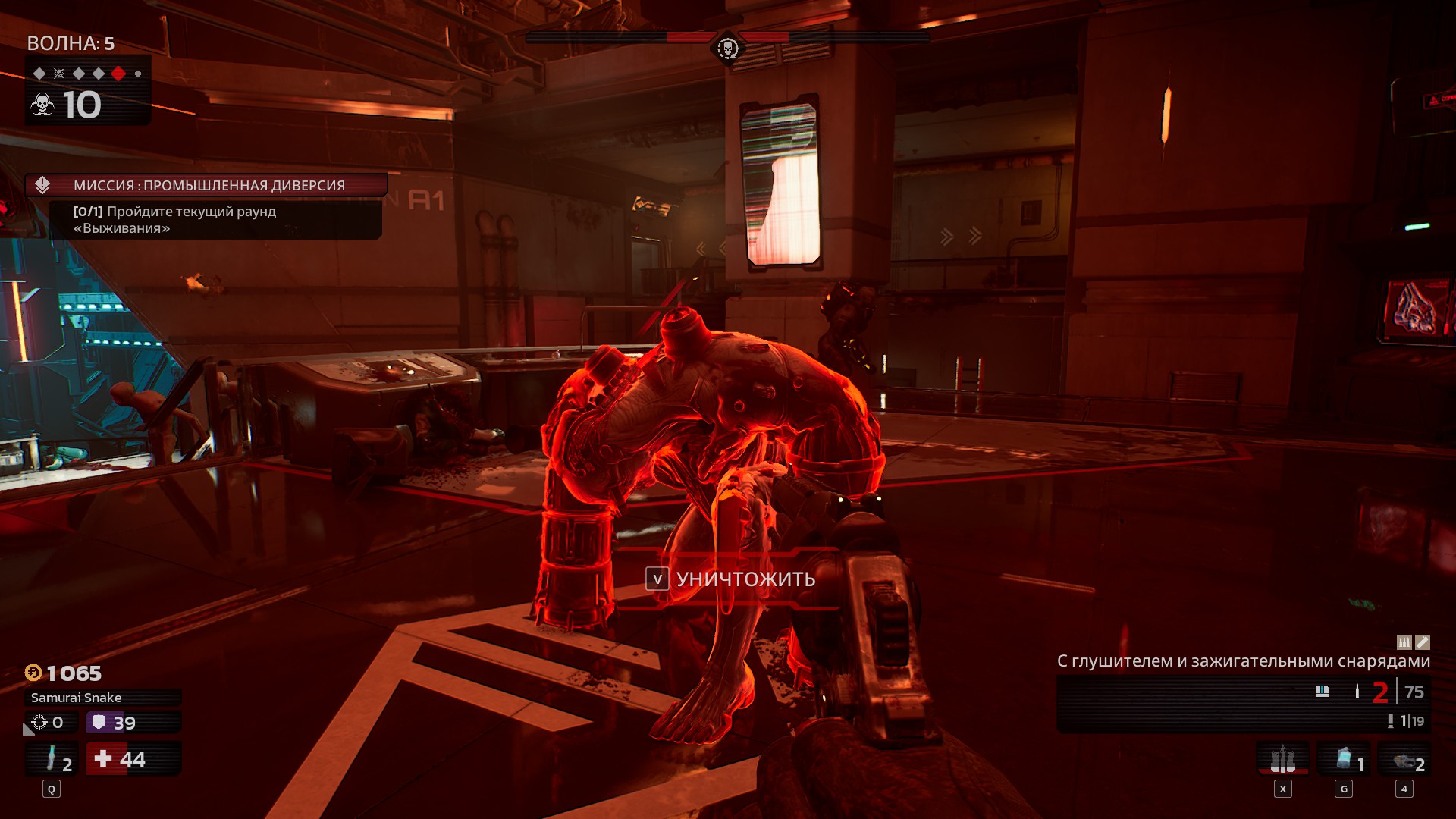The height and width of the screenshot is (819, 1456).
Task: Activate the perk gadget slot
Action: (x=1282, y=759)
